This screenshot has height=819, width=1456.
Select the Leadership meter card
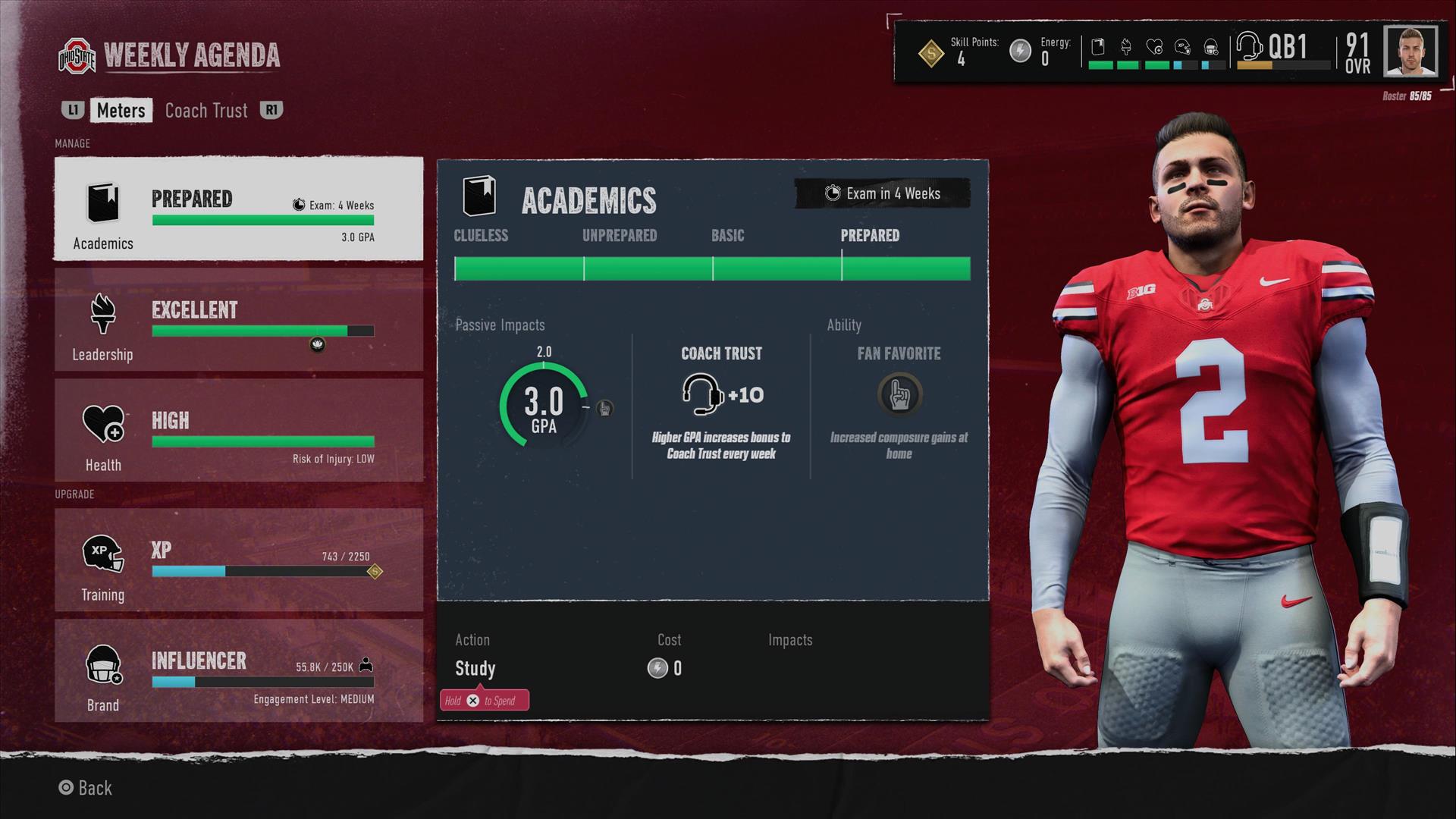point(239,320)
